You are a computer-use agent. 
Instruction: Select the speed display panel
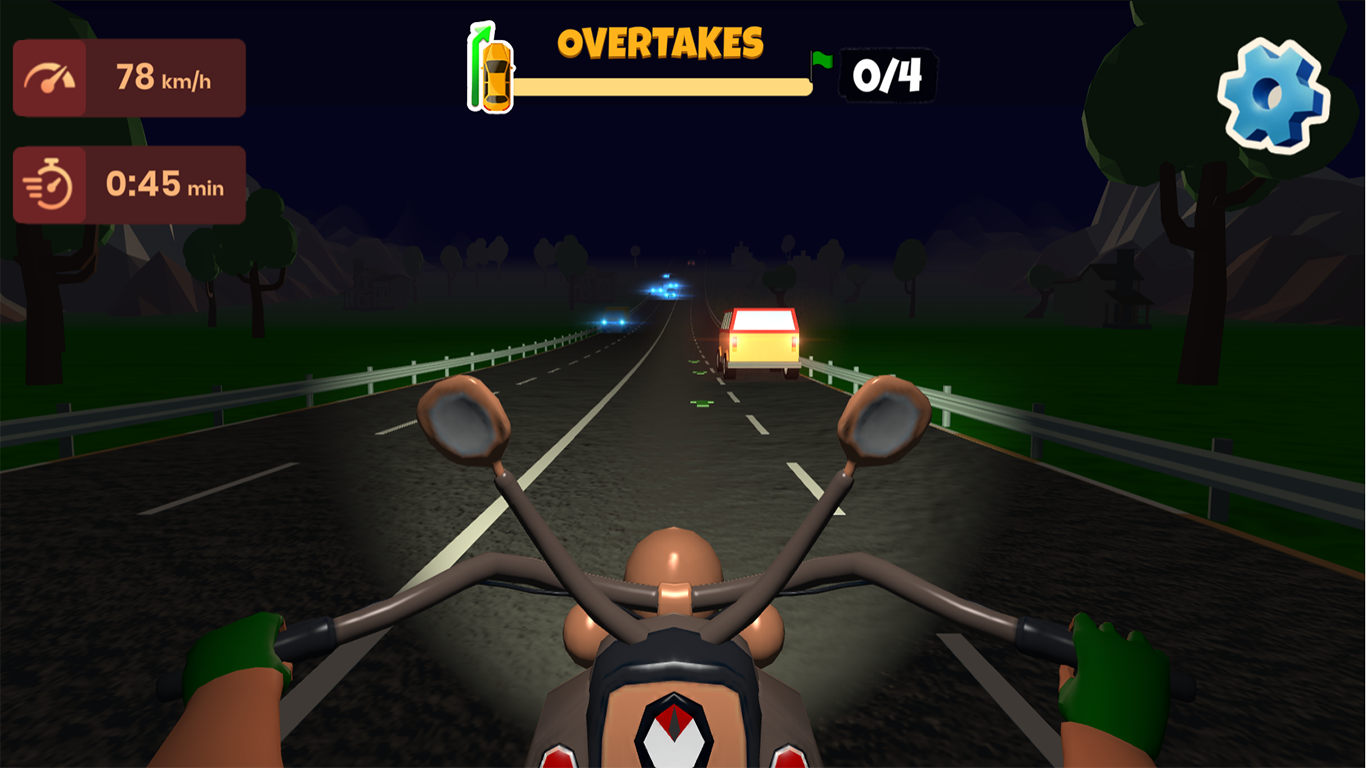(x=128, y=77)
